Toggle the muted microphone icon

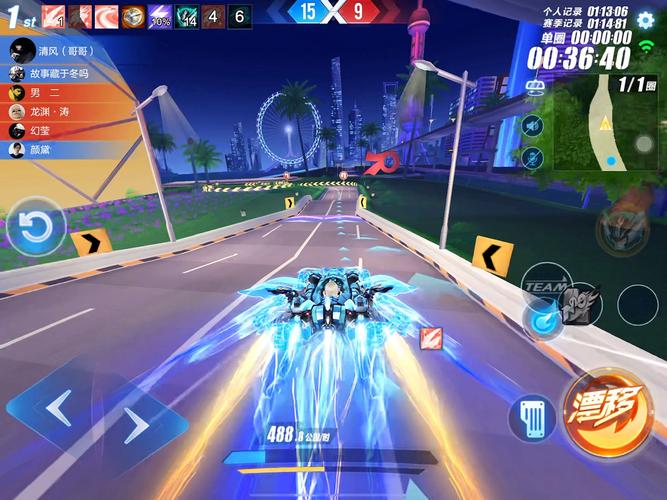(532, 157)
